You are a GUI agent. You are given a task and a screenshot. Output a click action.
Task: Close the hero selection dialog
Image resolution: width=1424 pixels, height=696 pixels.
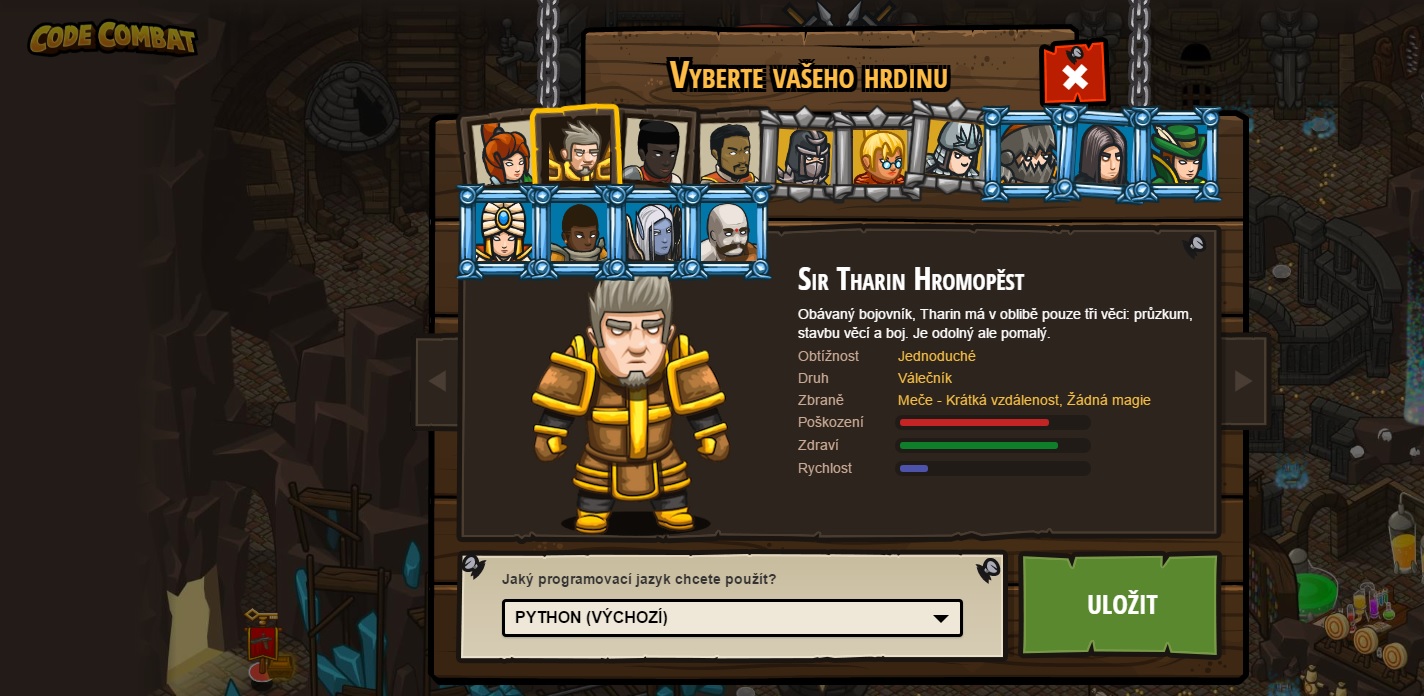(x=1074, y=76)
